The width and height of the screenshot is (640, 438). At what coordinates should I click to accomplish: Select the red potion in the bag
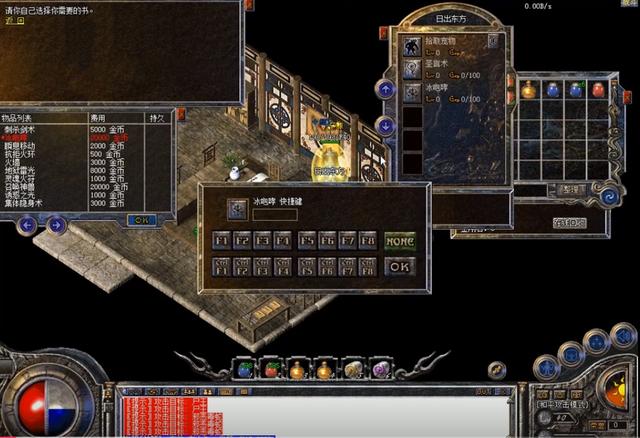click(598, 90)
